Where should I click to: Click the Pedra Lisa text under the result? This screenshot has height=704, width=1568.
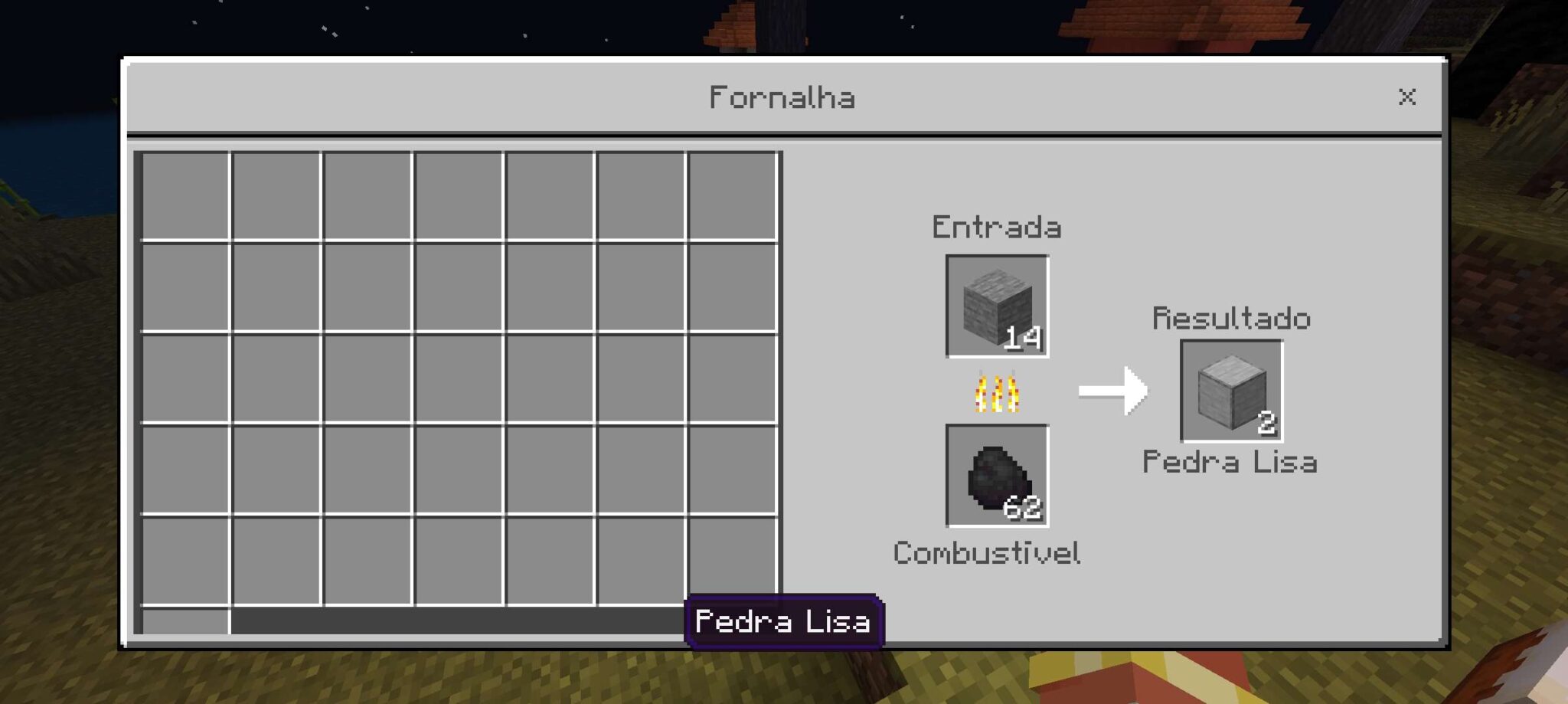1231,462
